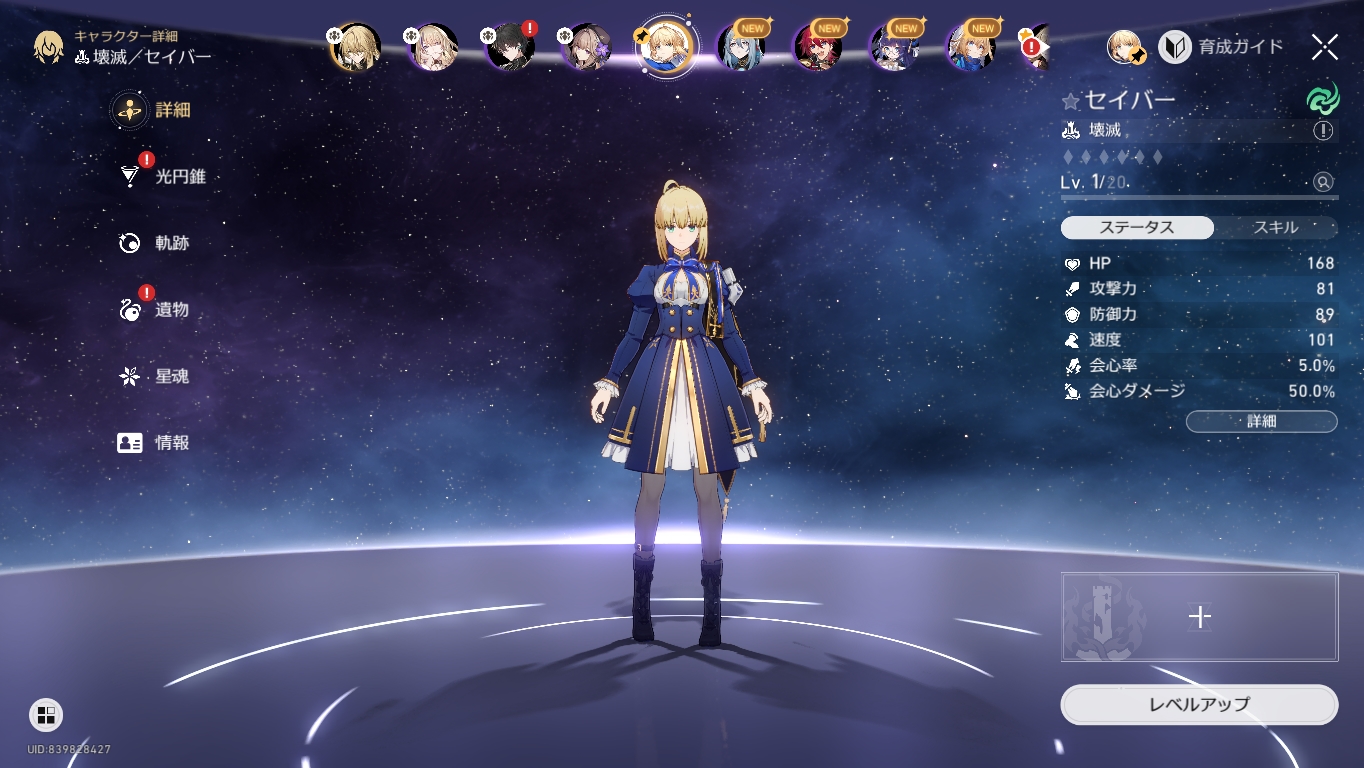Image resolution: width=1364 pixels, height=768 pixels.
Task: Open the 育成ガイド (Training Guide)
Action: tap(1222, 47)
